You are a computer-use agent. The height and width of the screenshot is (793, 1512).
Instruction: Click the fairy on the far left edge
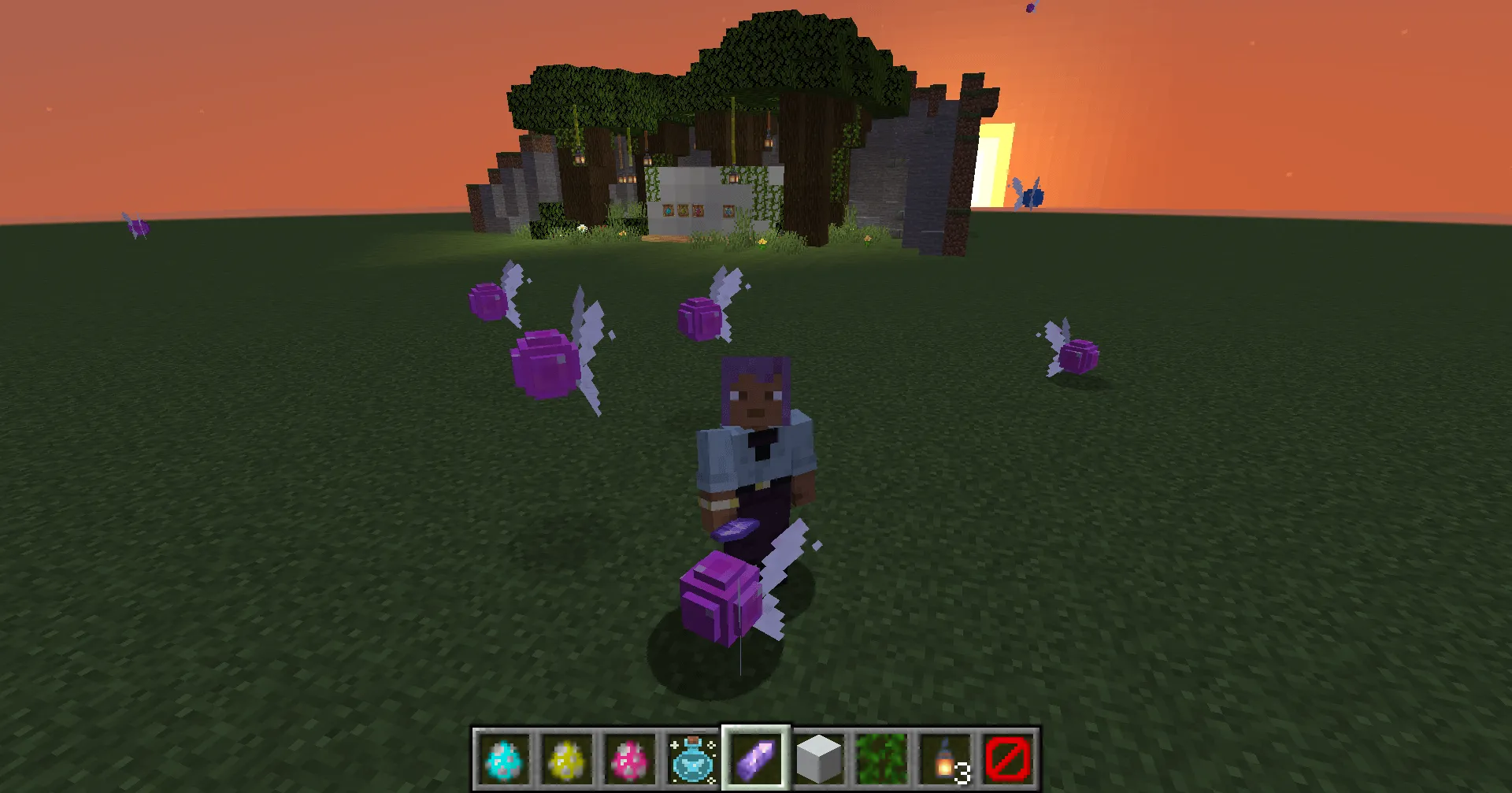(138, 227)
